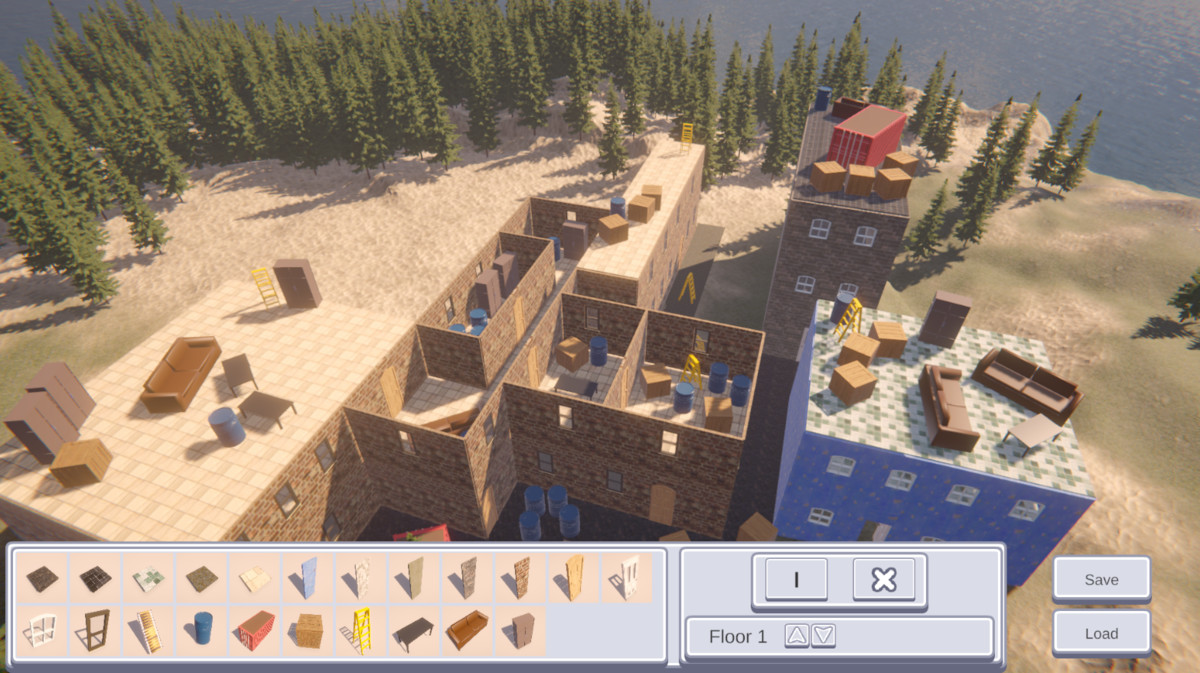Viewport: 1200px width, 673px height.
Task: Select the brown wooden window frame
Action: pyautogui.click(x=96, y=630)
